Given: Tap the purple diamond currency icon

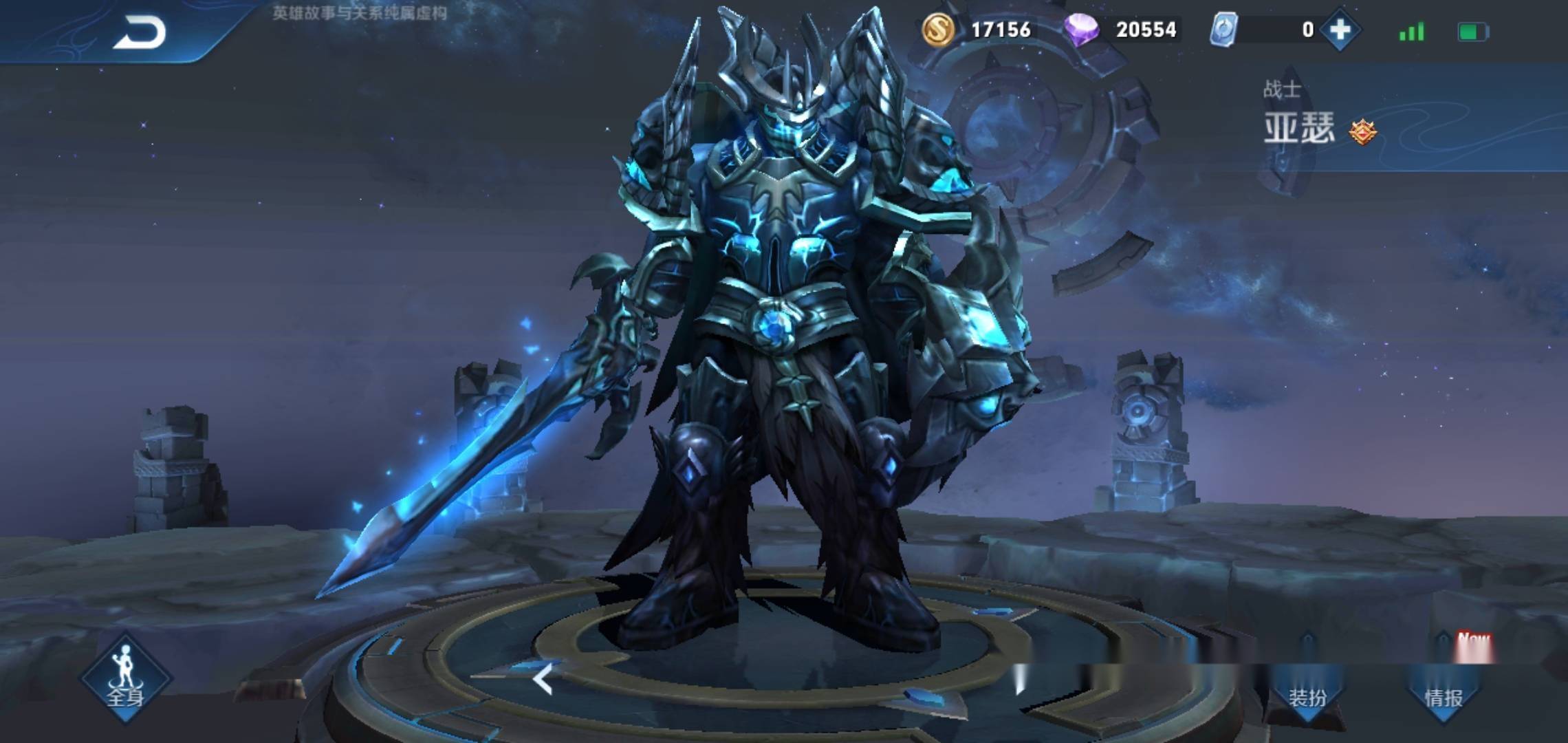Looking at the screenshot, I should (x=1081, y=30).
